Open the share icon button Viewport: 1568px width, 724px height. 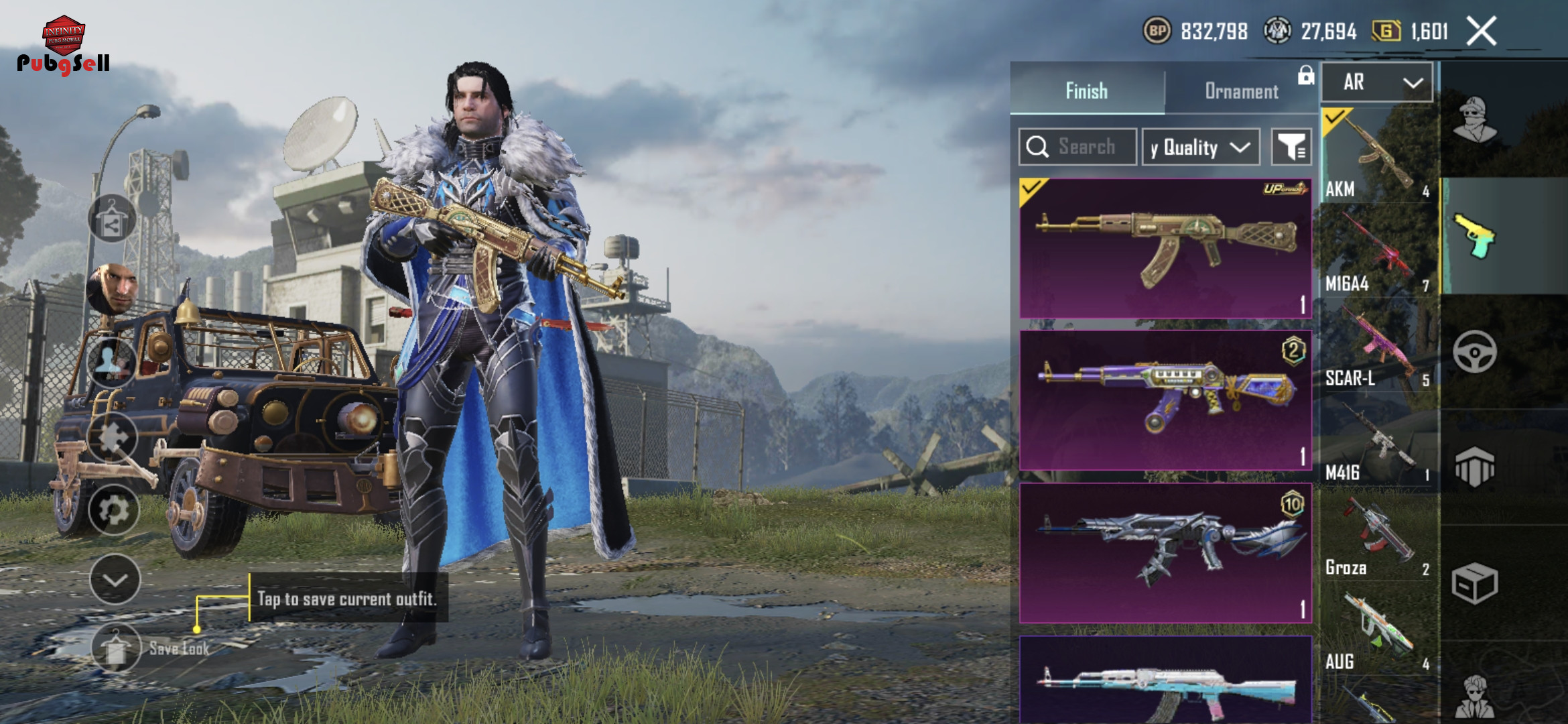(112, 219)
